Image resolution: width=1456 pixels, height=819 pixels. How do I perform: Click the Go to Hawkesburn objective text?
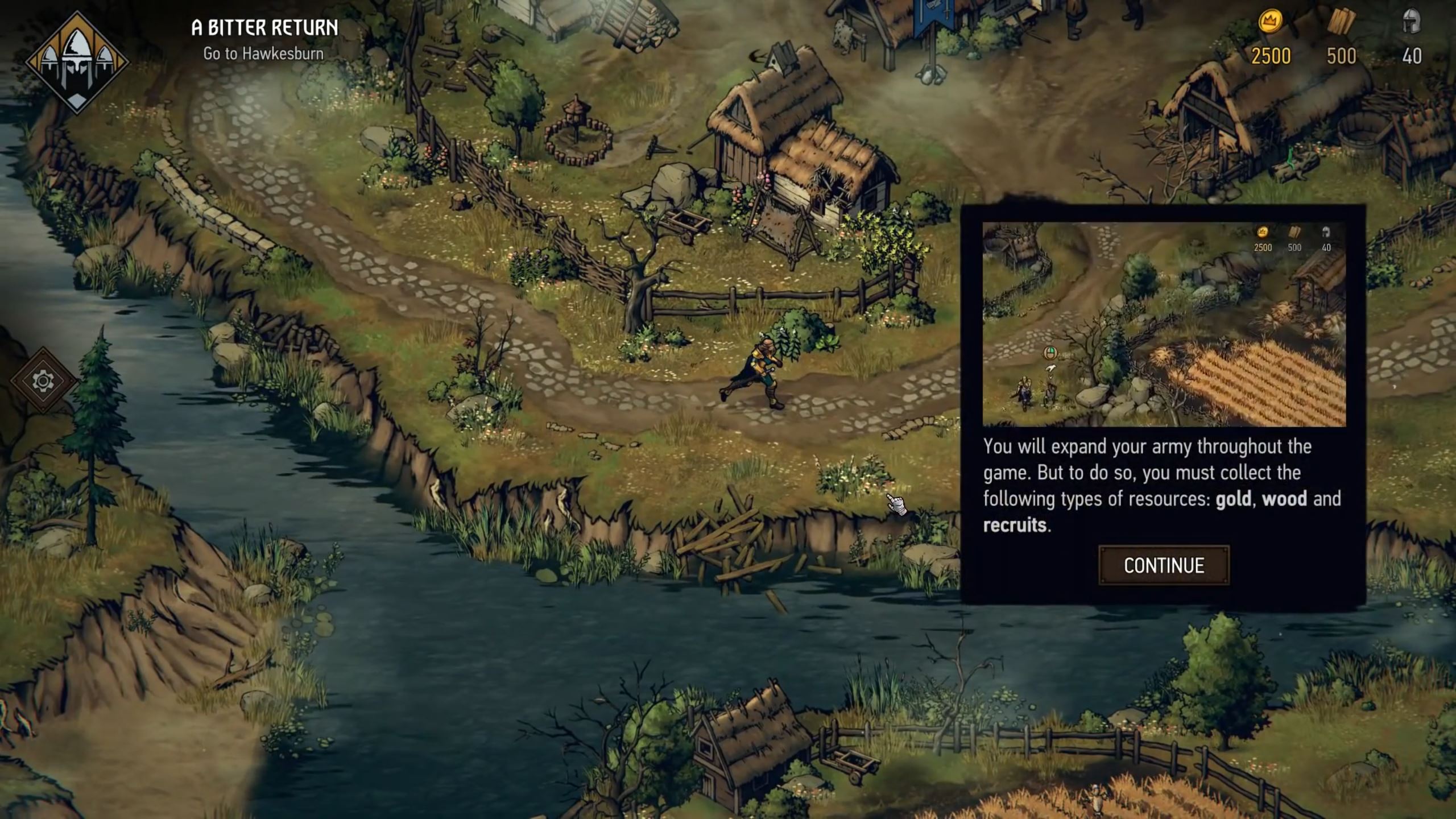click(x=263, y=54)
